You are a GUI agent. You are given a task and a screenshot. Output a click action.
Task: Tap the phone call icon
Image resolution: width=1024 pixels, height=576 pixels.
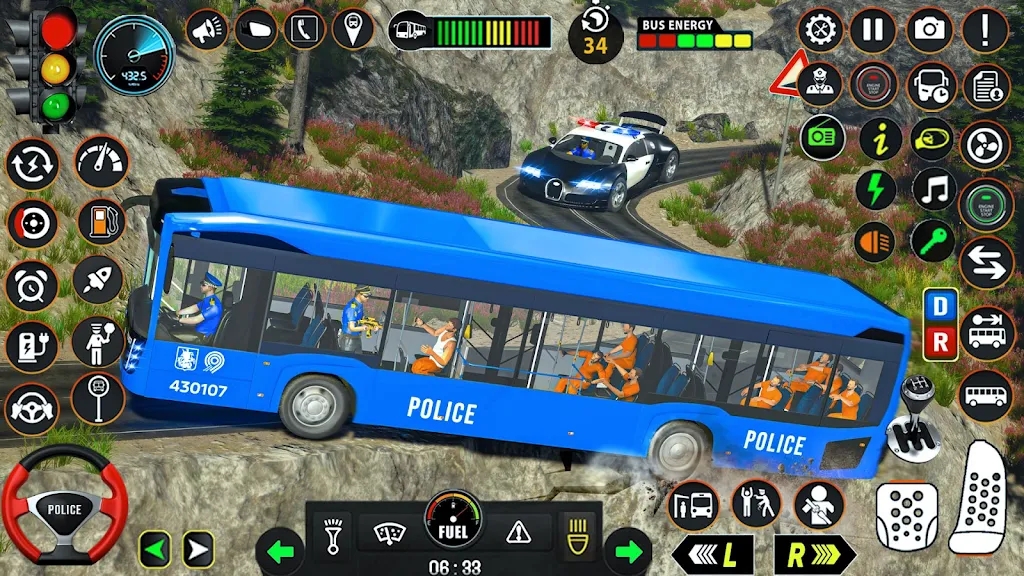tap(304, 30)
